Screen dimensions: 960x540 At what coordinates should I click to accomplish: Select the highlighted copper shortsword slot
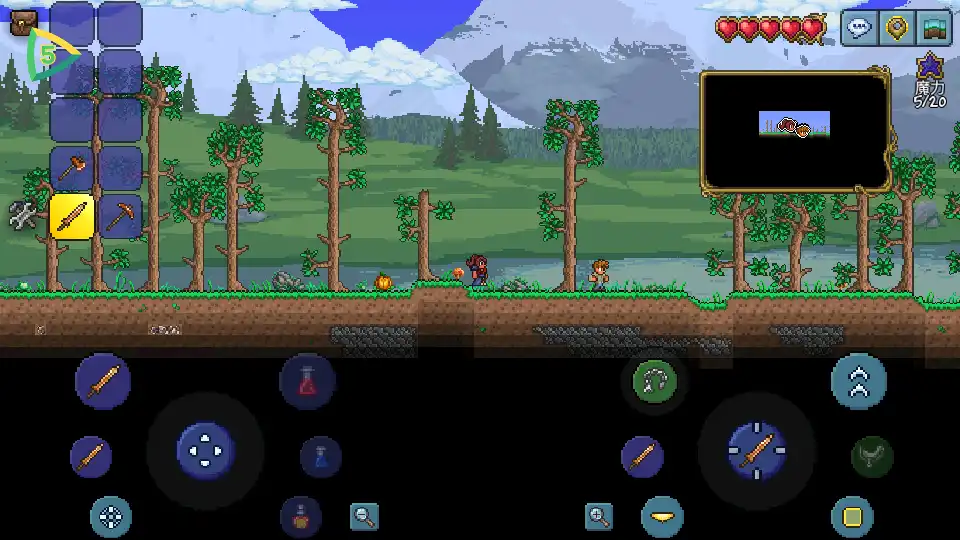tap(72, 215)
